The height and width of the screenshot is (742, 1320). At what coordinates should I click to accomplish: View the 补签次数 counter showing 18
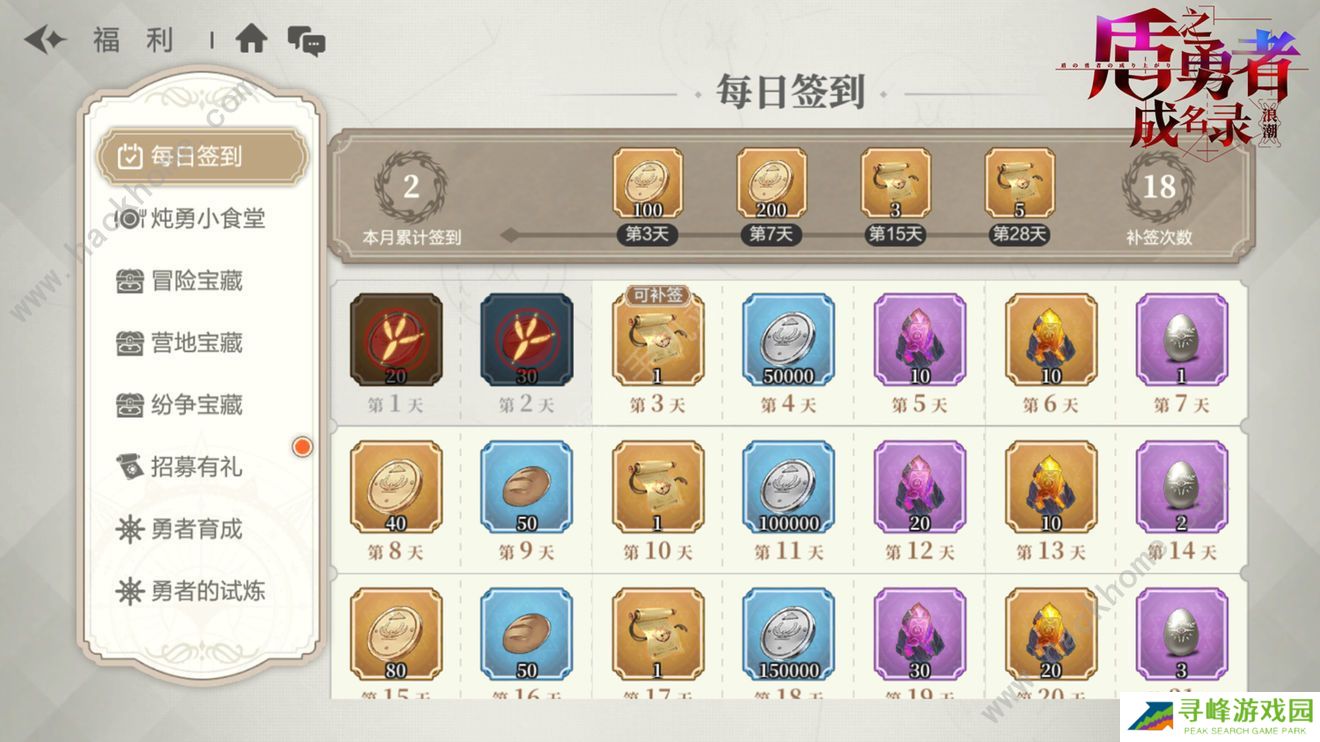1158,191
